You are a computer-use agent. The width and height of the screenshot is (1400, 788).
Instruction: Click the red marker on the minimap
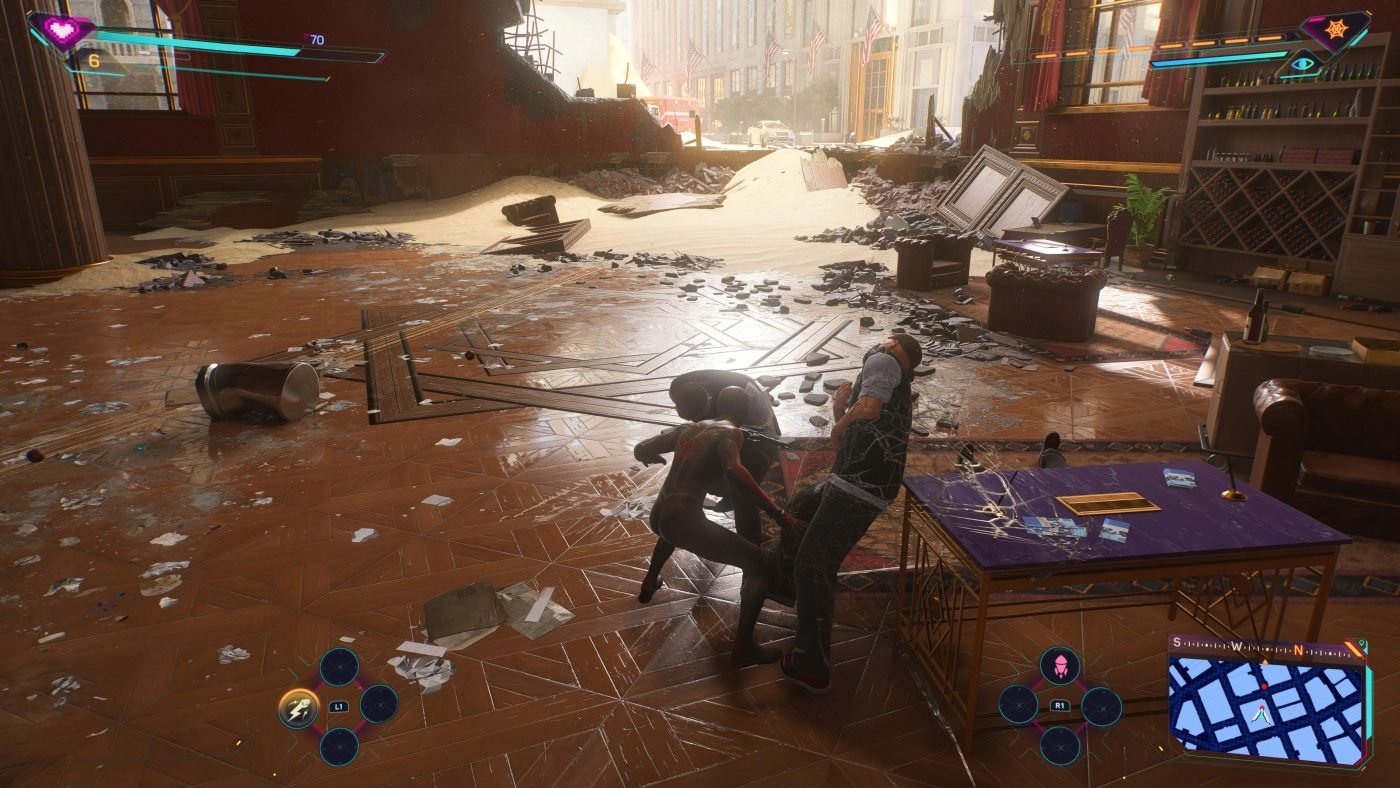[x=1264, y=686]
